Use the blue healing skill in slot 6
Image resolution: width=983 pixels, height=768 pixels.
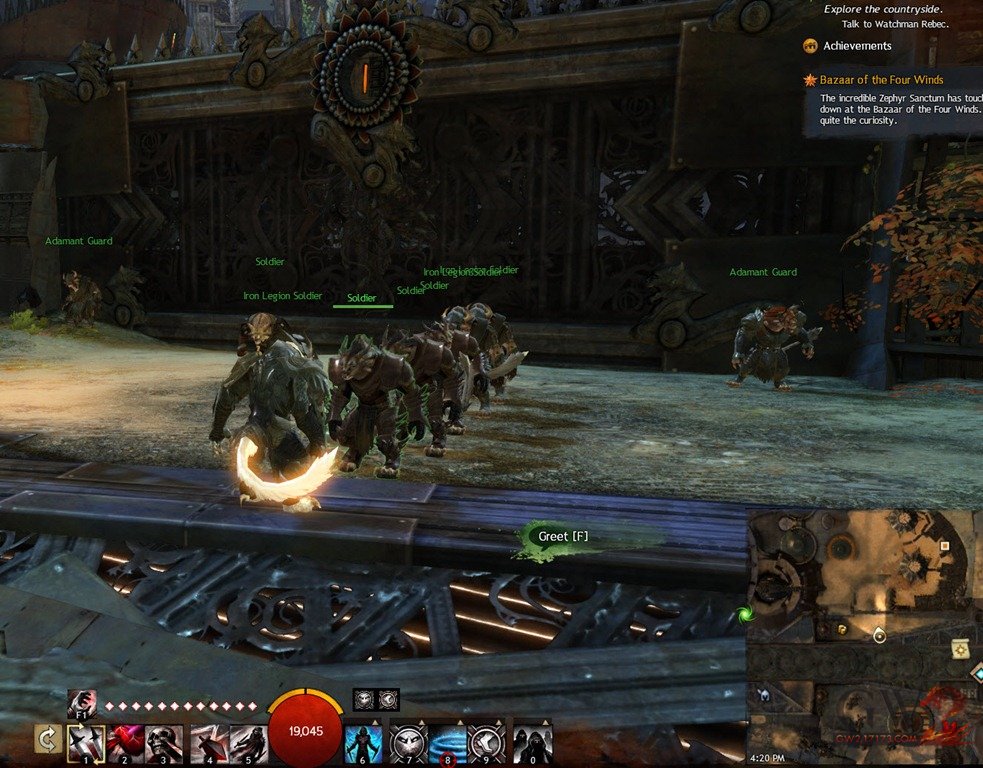coord(363,745)
